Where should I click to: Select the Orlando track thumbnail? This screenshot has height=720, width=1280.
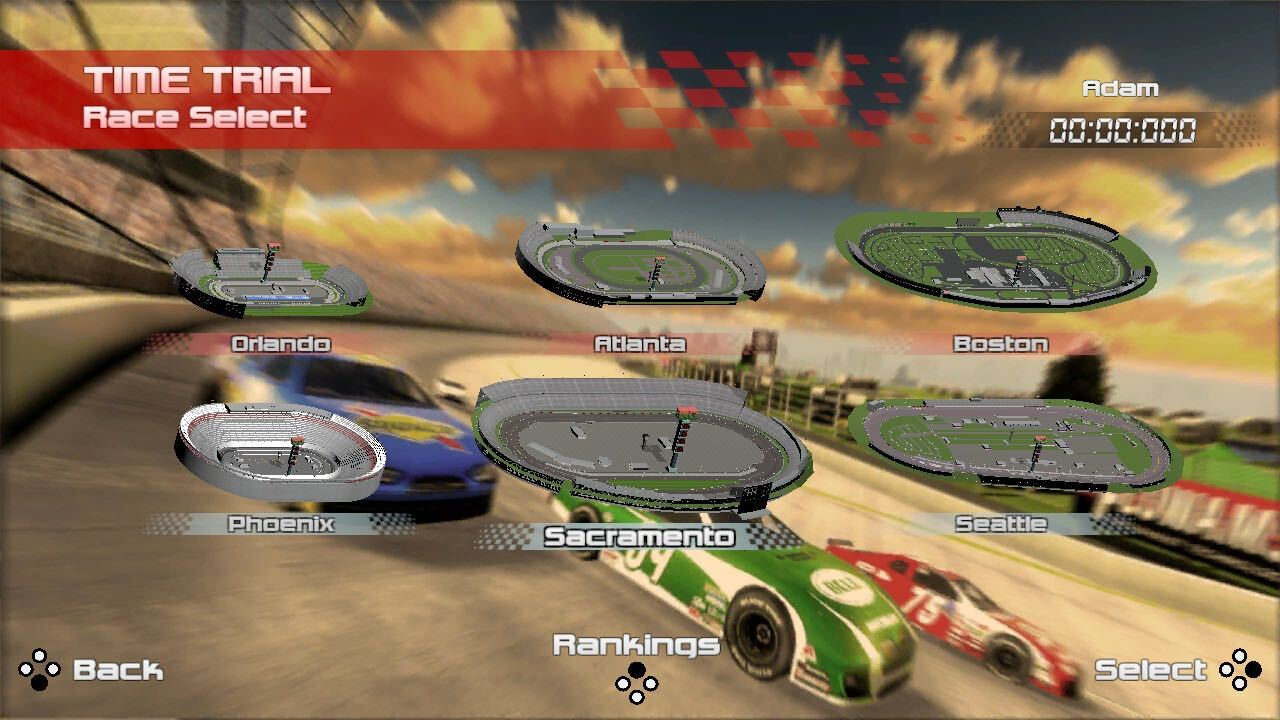[x=271, y=279]
